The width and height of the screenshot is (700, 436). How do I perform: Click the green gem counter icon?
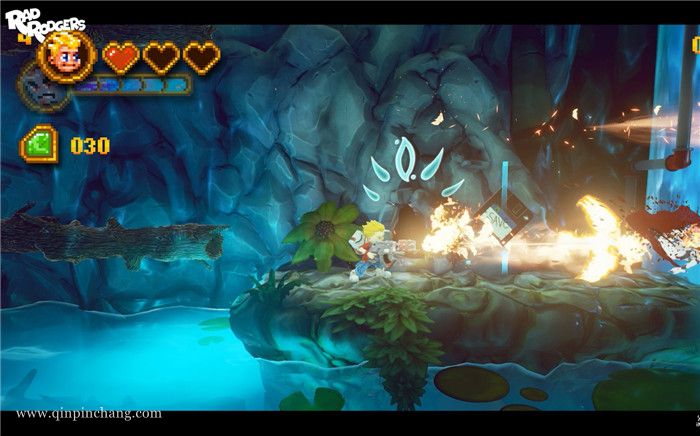click(x=39, y=145)
